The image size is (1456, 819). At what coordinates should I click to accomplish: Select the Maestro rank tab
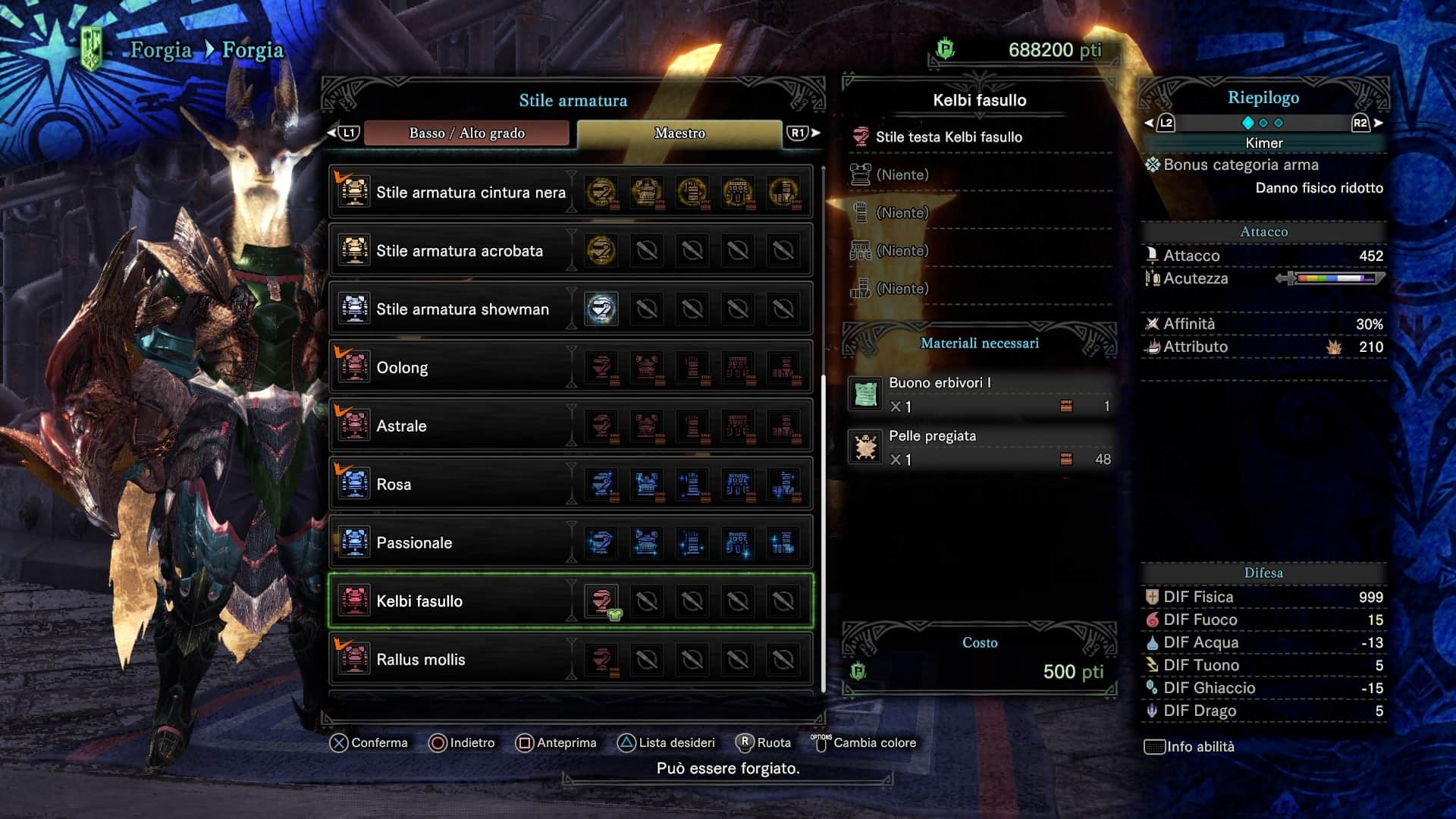coord(679,133)
